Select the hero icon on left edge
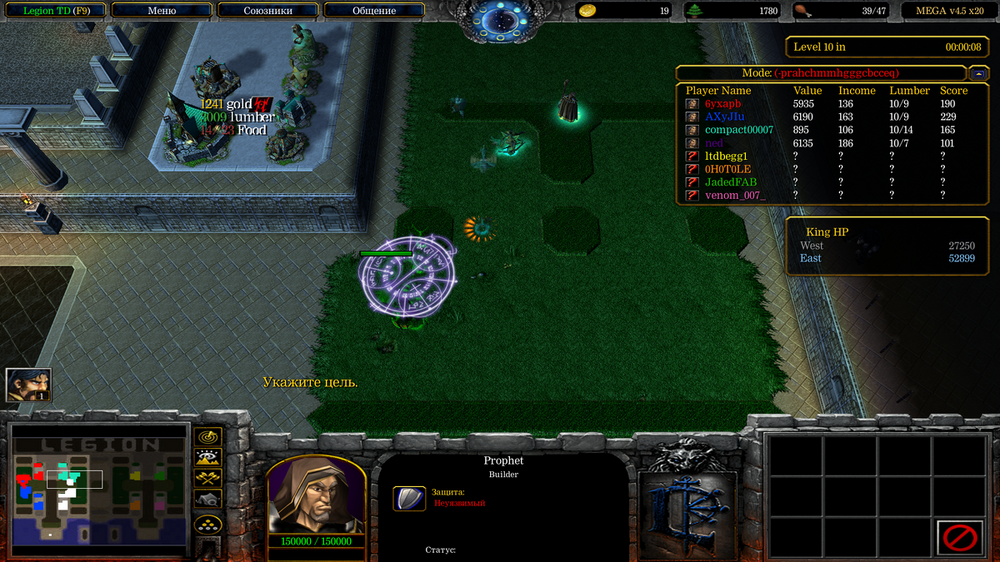 pyautogui.click(x=28, y=385)
